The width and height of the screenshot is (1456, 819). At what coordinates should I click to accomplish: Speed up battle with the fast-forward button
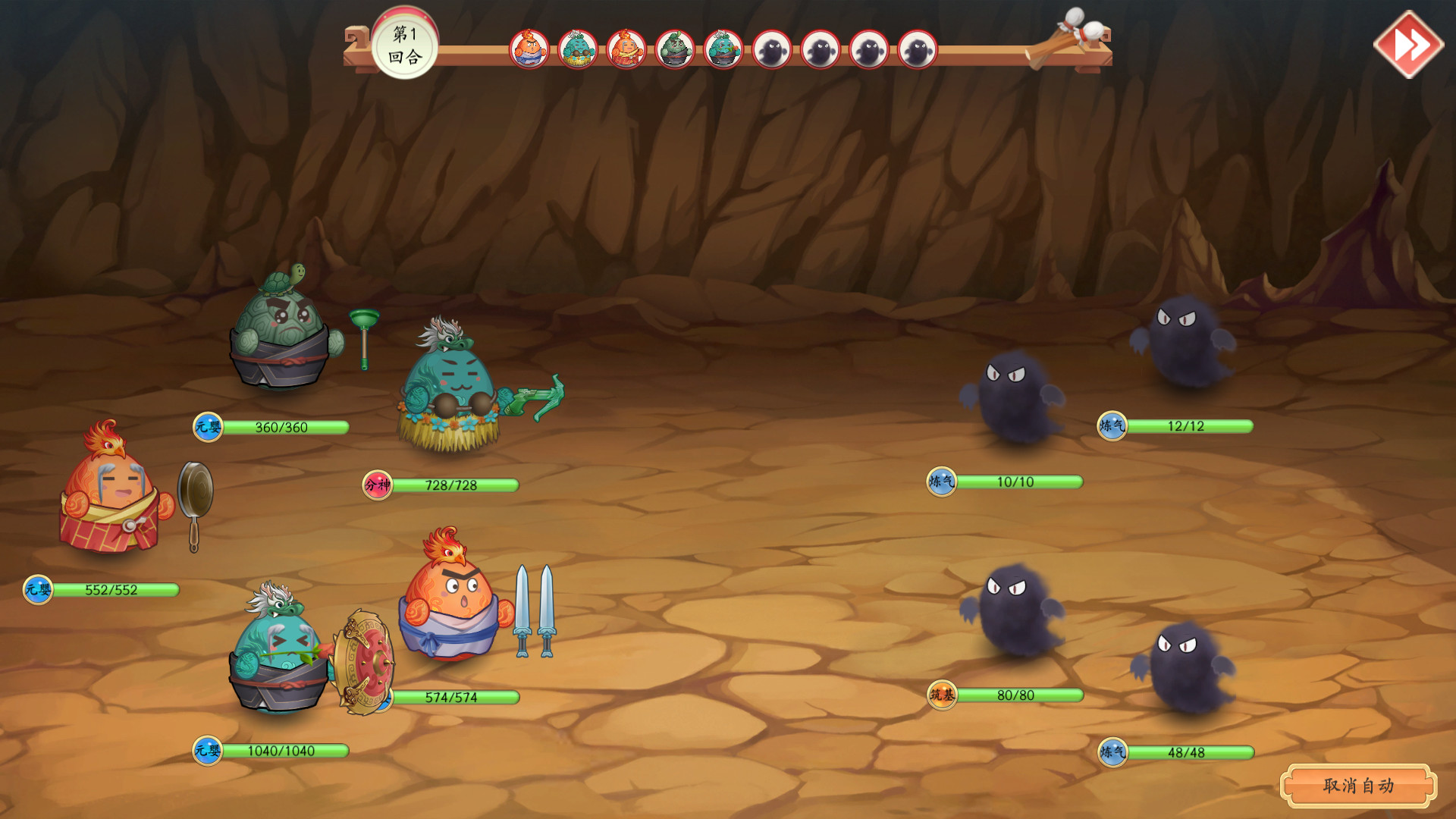pos(1408,45)
